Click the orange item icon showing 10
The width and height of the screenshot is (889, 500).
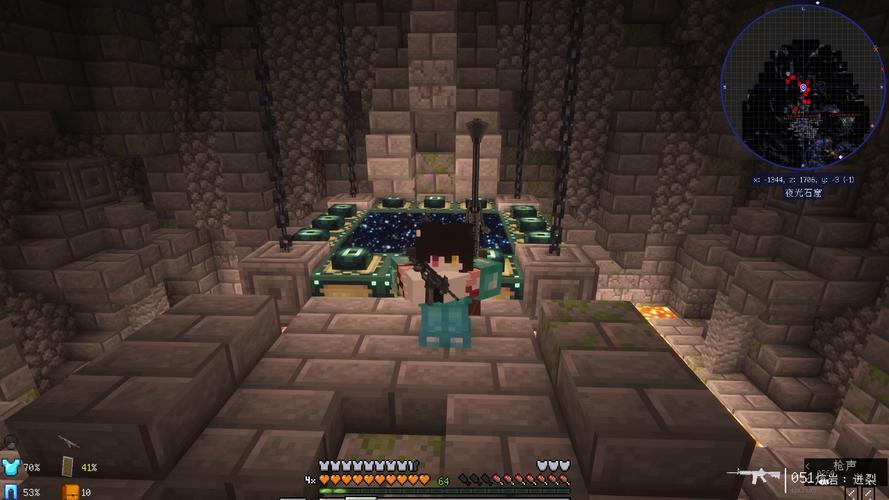(69, 491)
